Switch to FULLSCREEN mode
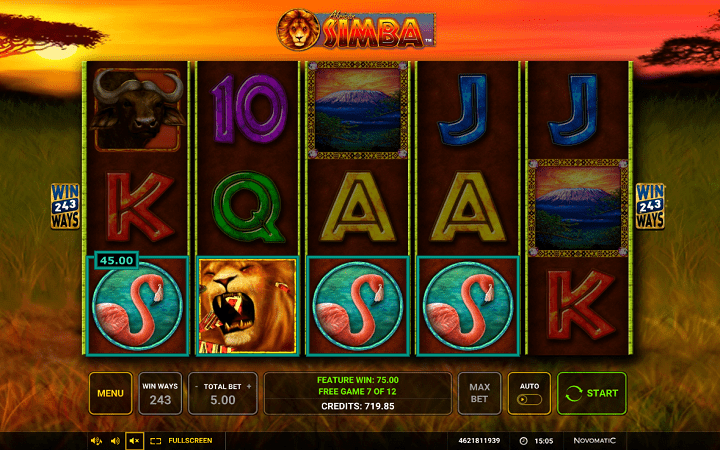This screenshot has width=720, height=450. (179, 440)
